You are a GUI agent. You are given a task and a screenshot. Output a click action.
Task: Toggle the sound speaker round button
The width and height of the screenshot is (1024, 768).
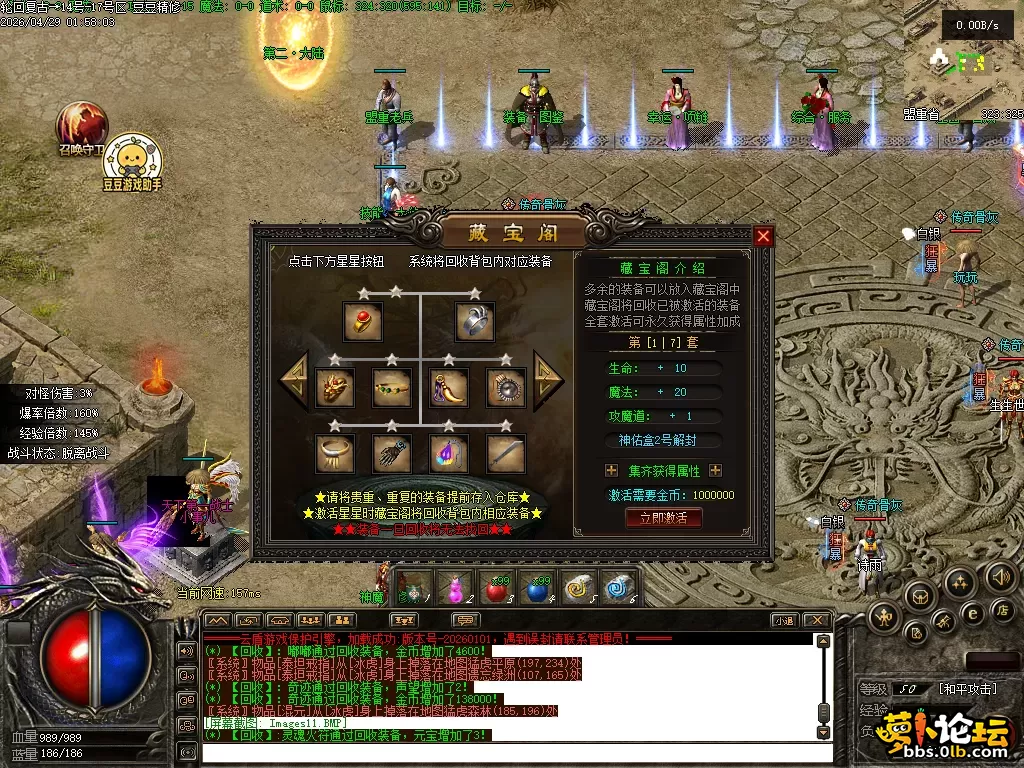pos(1001,576)
